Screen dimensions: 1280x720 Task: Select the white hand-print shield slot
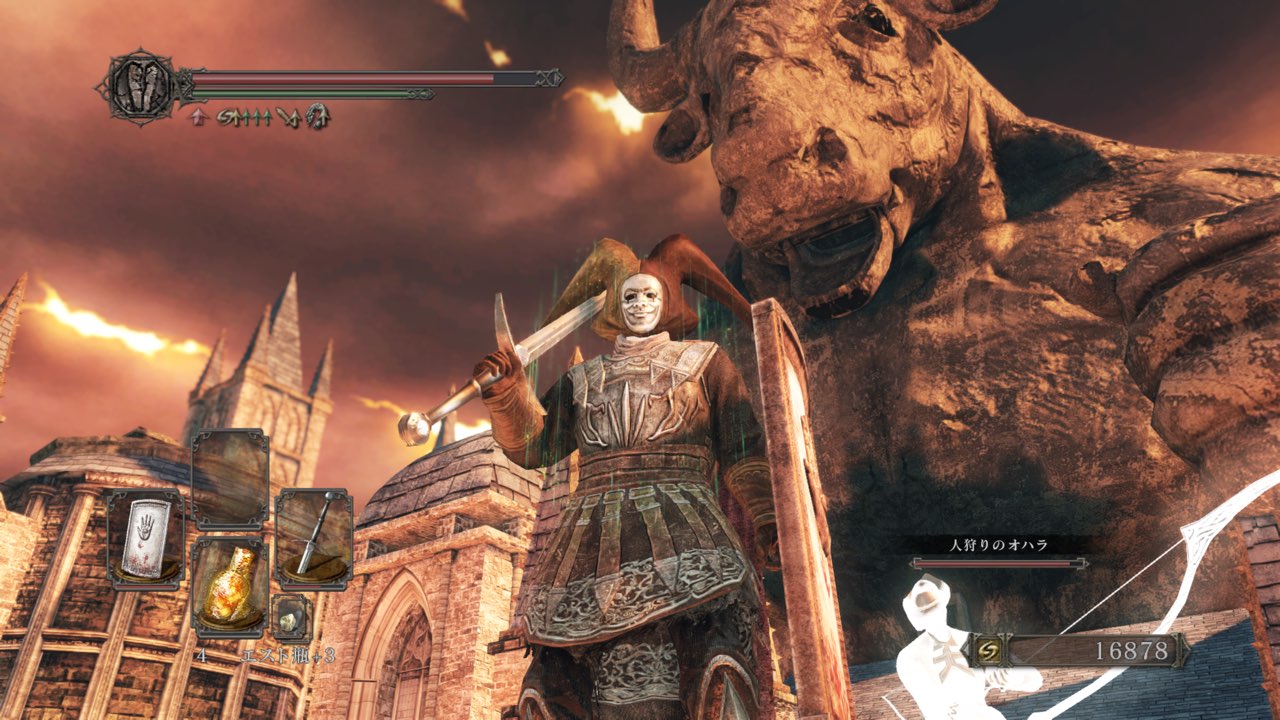(145, 538)
